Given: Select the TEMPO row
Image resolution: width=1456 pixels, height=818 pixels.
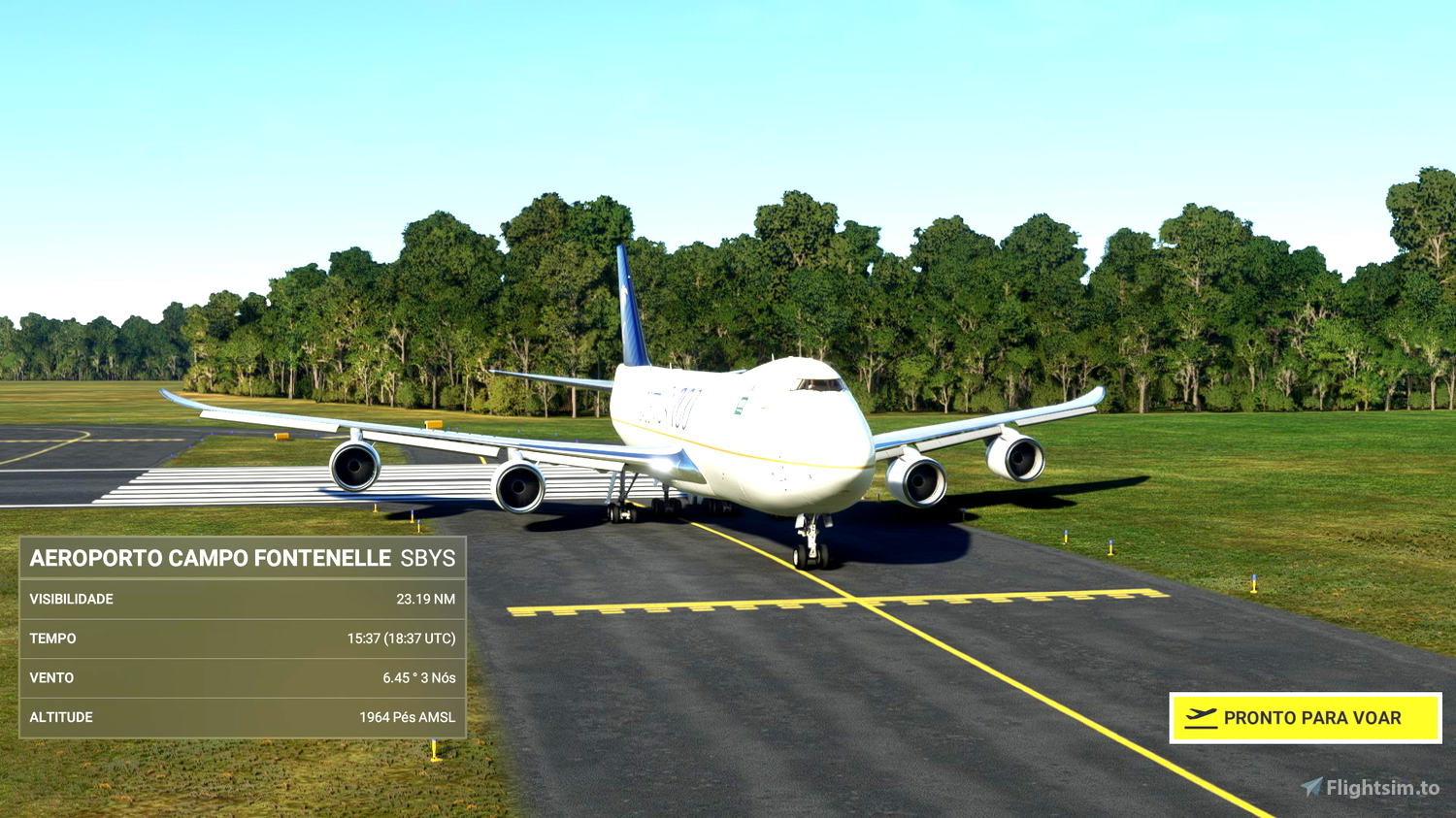Looking at the screenshot, I should (x=242, y=638).
